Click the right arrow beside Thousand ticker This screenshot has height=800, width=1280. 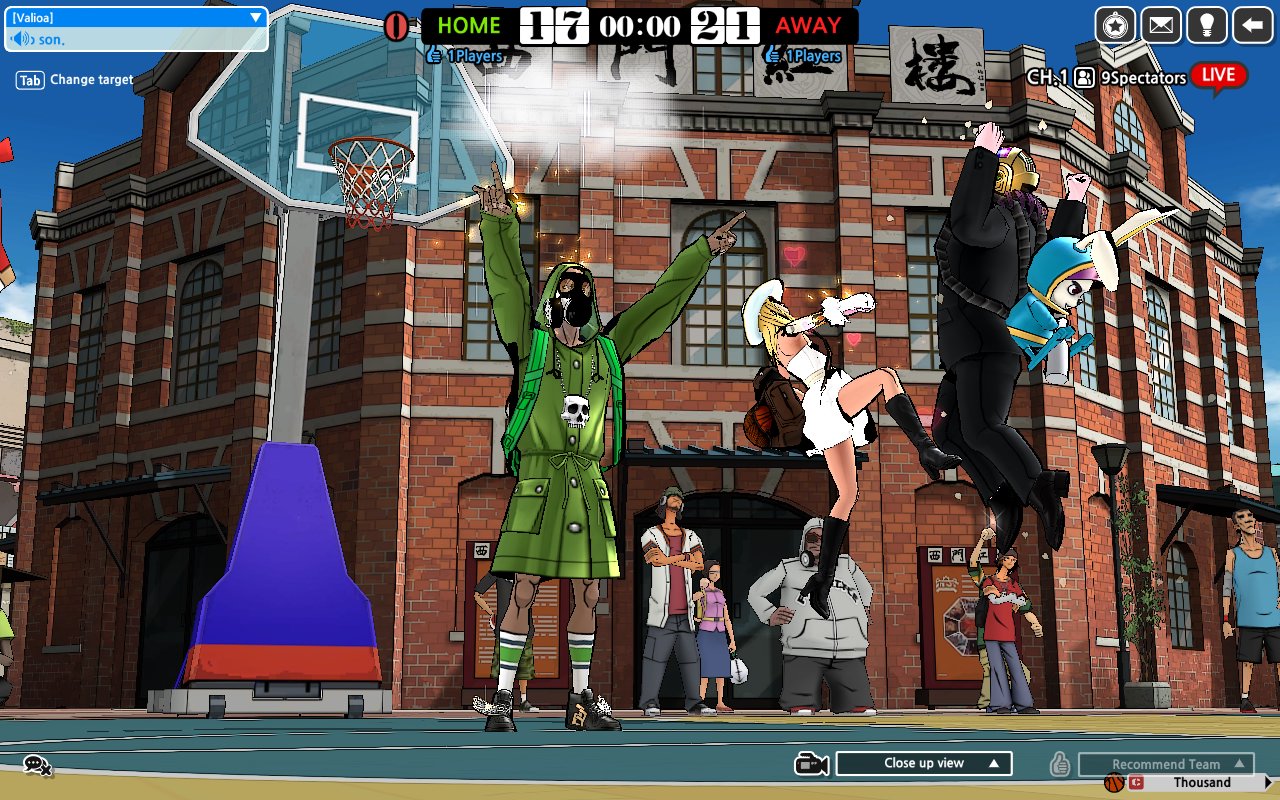tap(1268, 781)
